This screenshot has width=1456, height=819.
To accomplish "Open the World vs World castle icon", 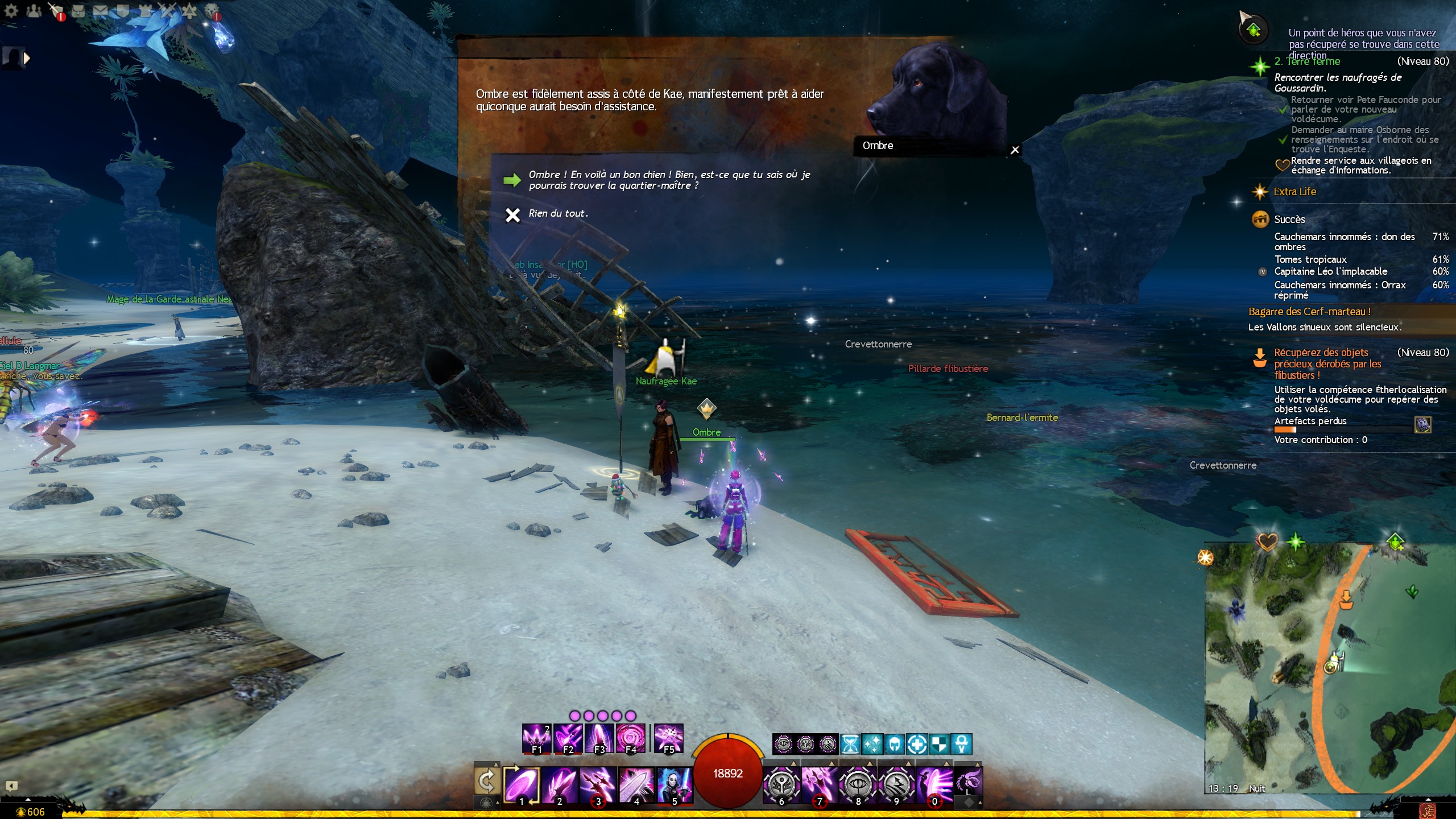I will click(145, 11).
